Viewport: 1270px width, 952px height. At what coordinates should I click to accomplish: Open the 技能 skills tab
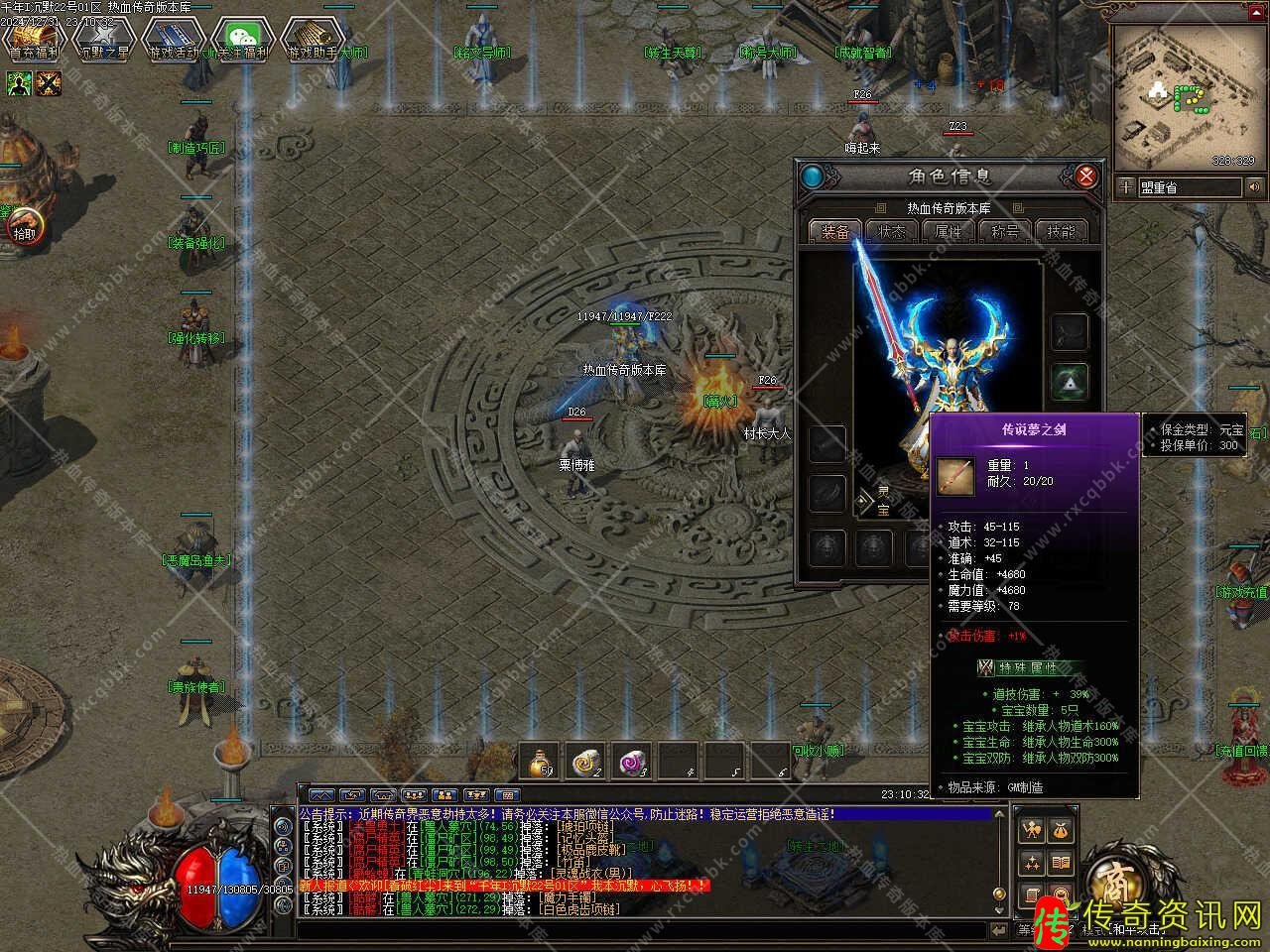1061,231
